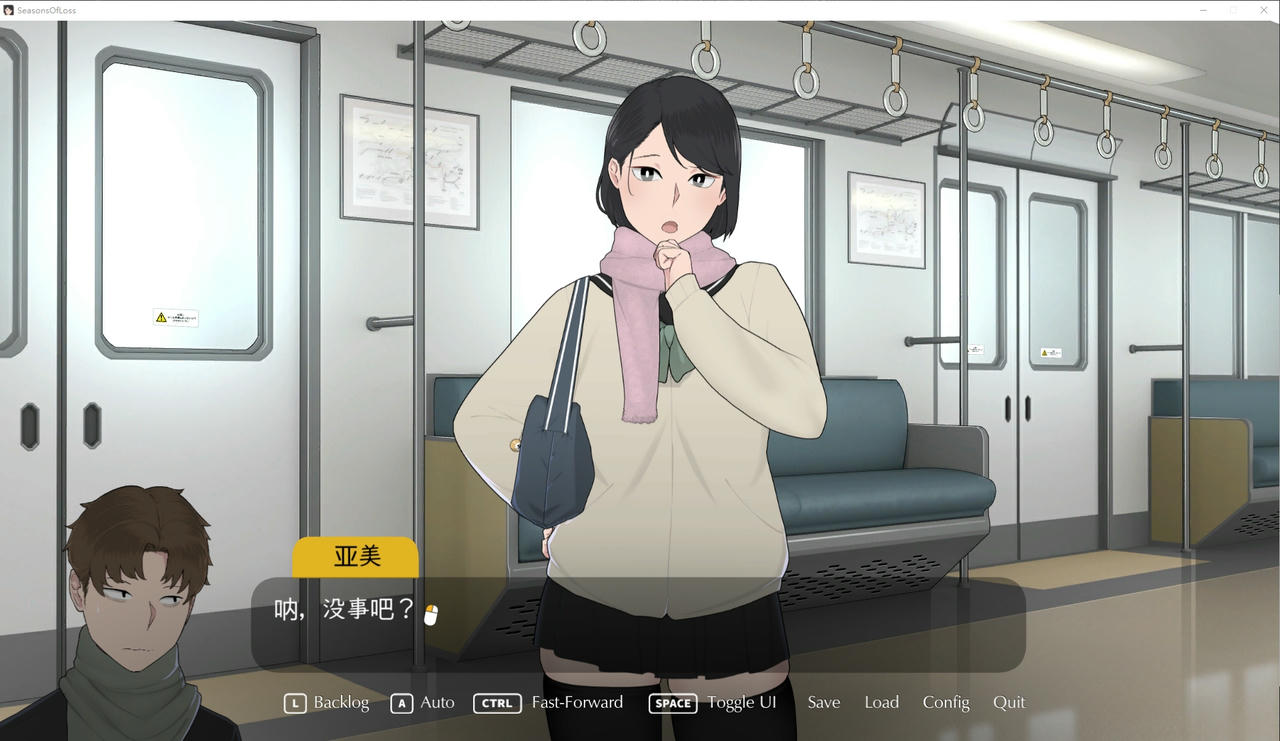The image size is (1280, 741).
Task: Minimize the game window
Action: [1203, 10]
